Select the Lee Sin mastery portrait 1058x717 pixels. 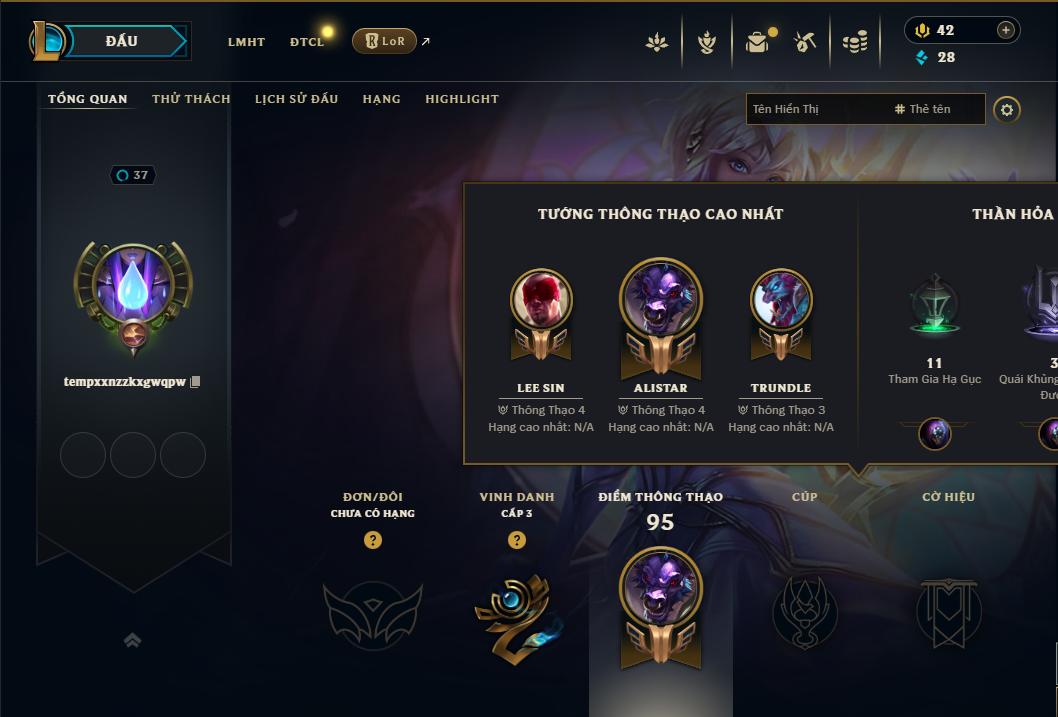coord(541,300)
